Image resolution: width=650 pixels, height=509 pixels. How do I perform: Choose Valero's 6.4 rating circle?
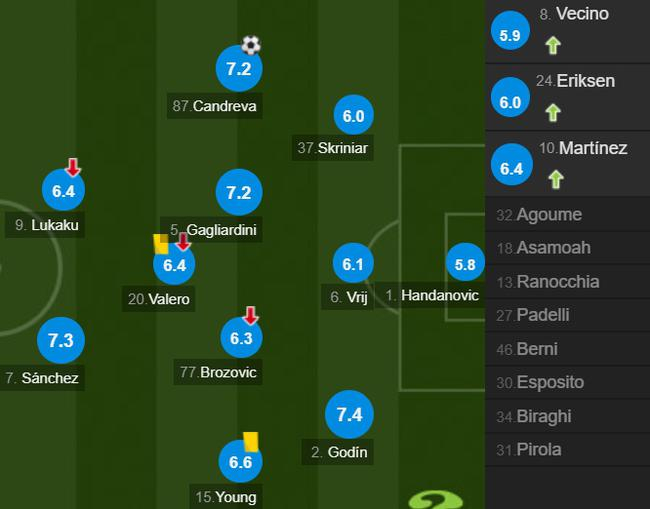point(175,265)
